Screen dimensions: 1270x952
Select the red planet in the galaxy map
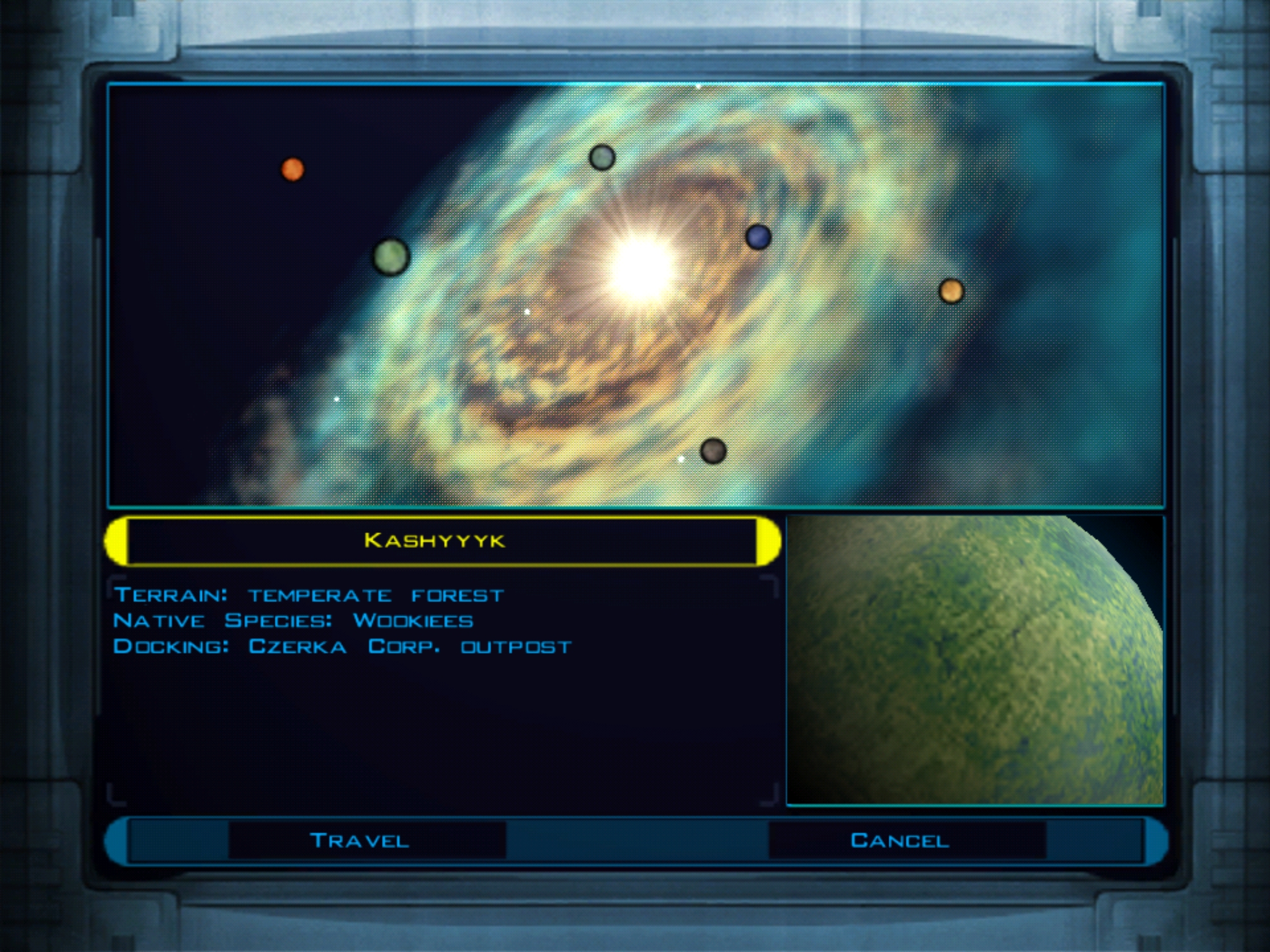click(x=293, y=169)
